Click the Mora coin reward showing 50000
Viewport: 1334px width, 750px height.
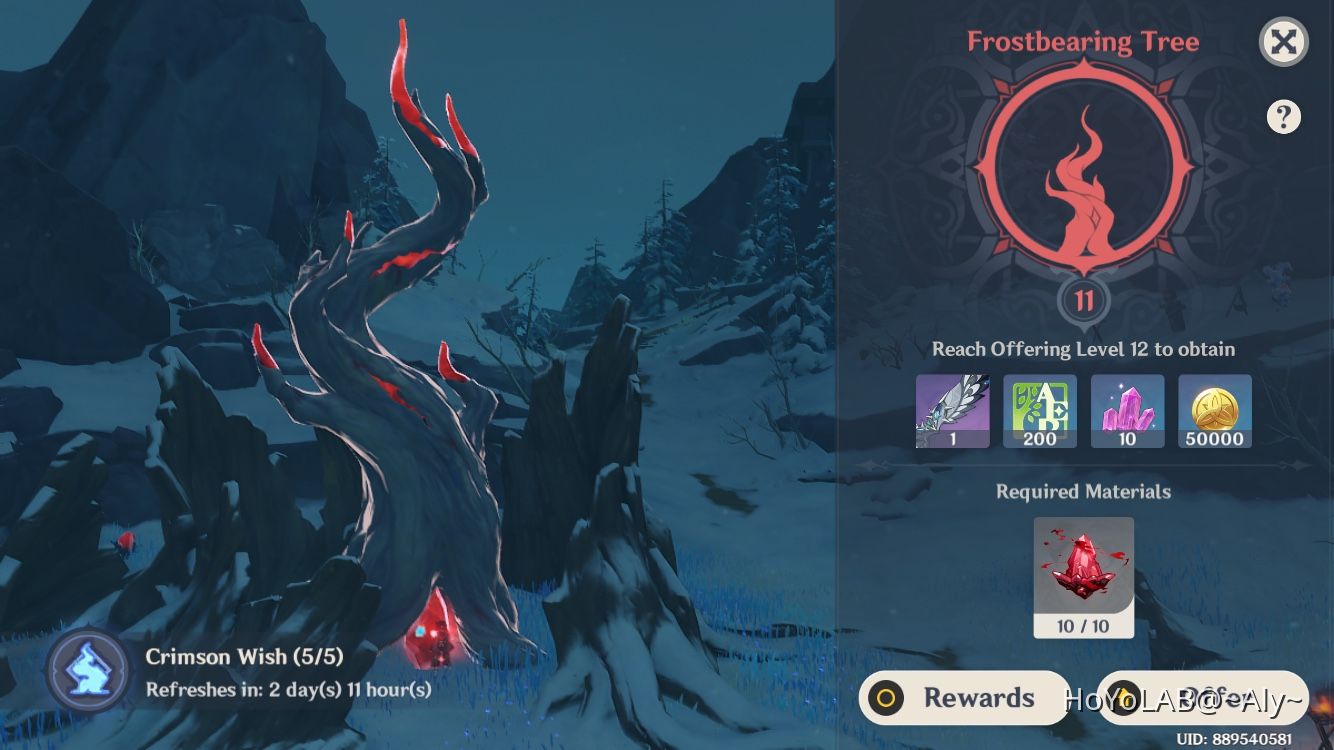click(x=1215, y=410)
